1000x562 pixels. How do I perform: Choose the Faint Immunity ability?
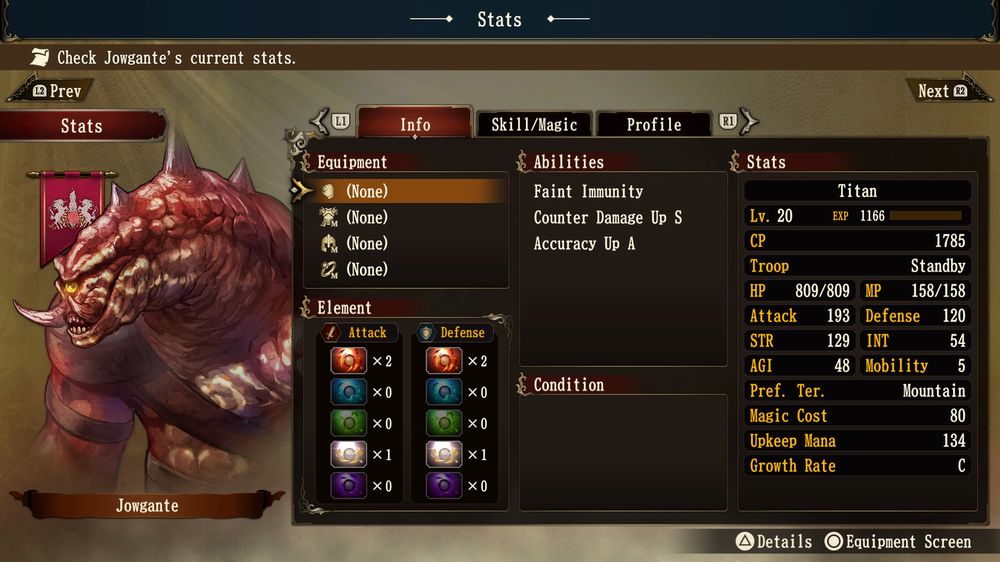click(x=588, y=191)
